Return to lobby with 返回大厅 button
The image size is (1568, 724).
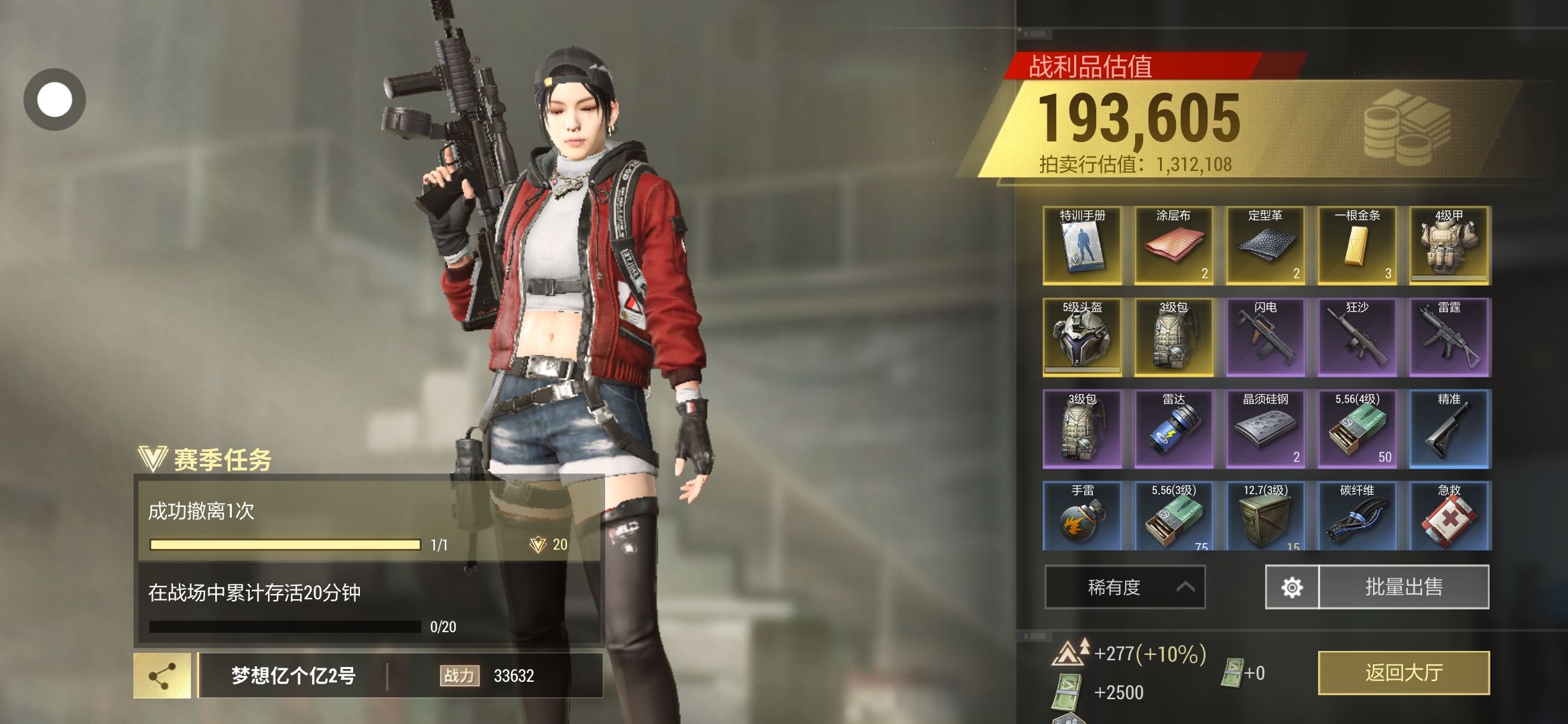pyautogui.click(x=1403, y=672)
